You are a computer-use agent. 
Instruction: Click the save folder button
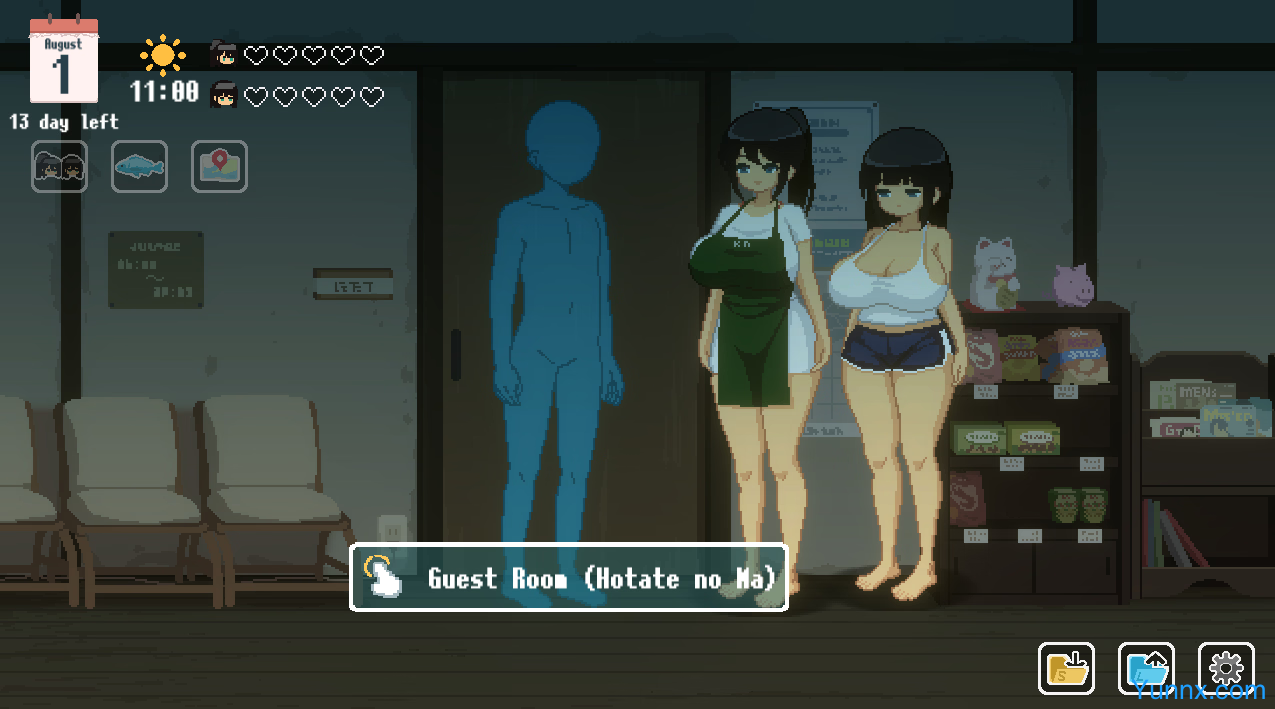pyautogui.click(x=1066, y=669)
